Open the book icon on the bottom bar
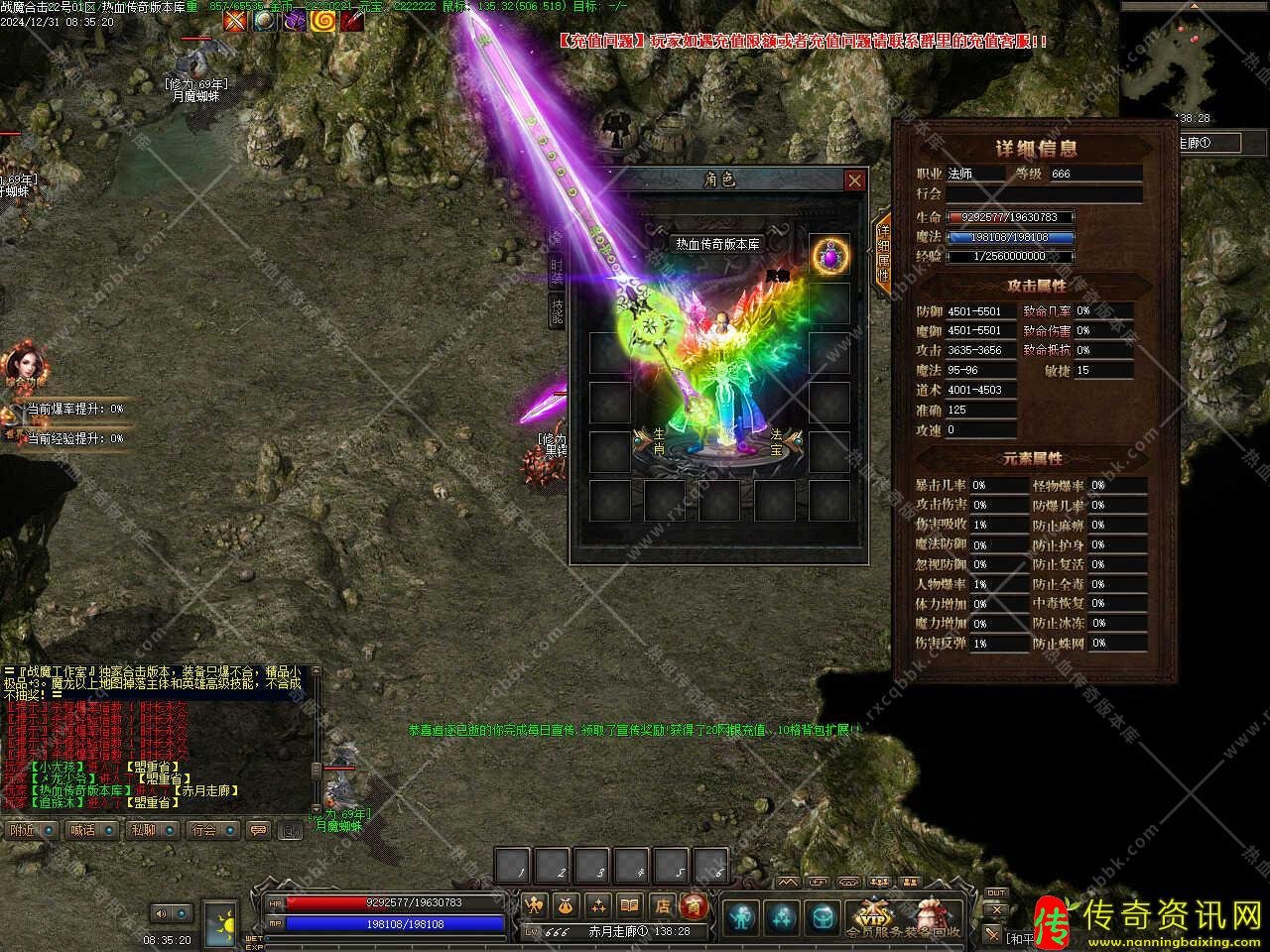Screen dimensions: 1270x952 point(629,904)
